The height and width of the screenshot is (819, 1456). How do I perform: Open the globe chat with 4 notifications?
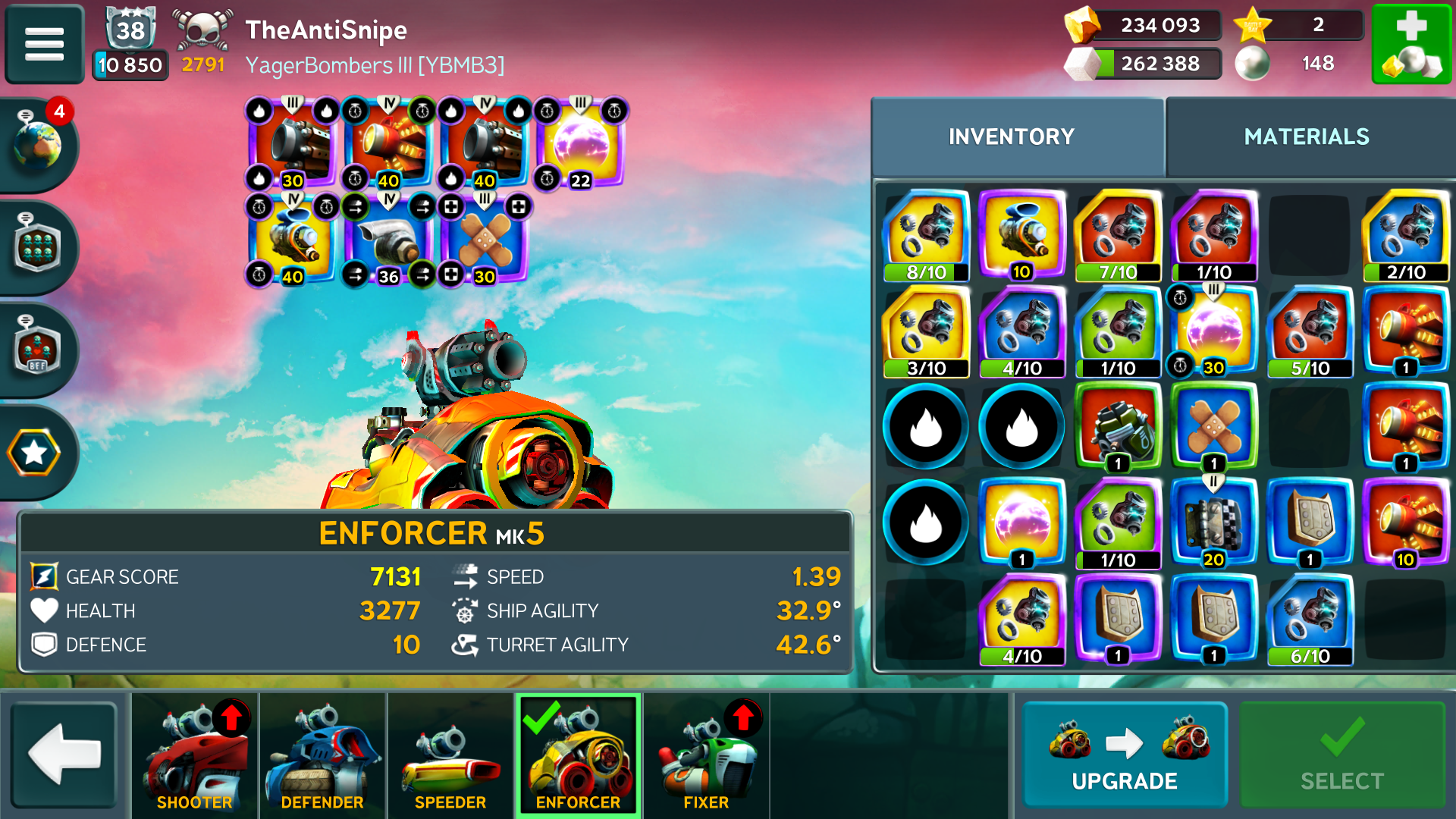coord(38,143)
